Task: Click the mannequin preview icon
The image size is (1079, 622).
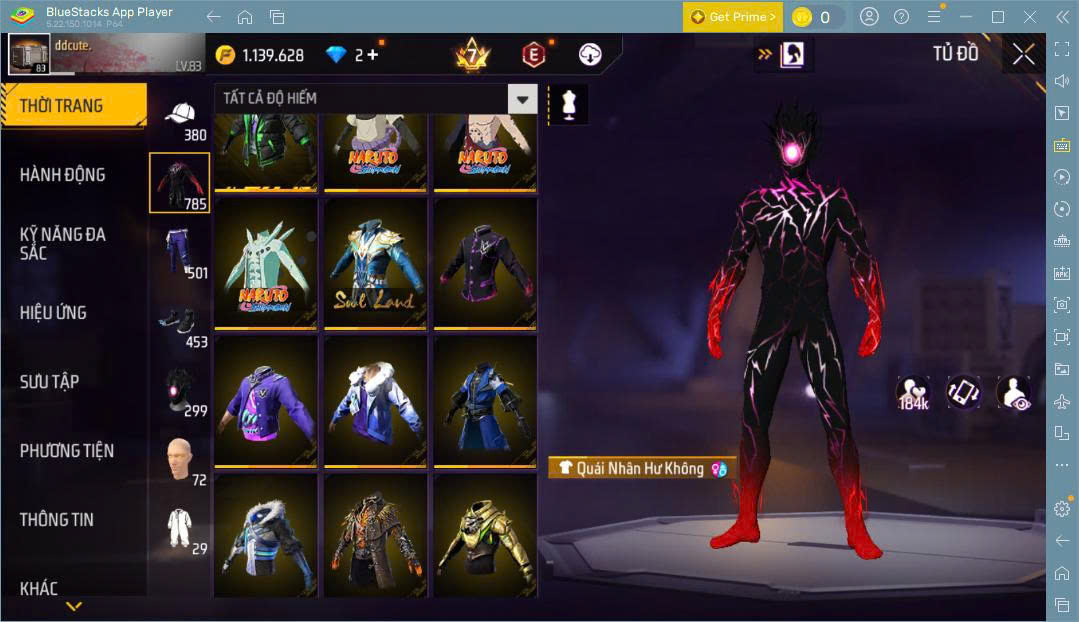Action: pos(569,104)
